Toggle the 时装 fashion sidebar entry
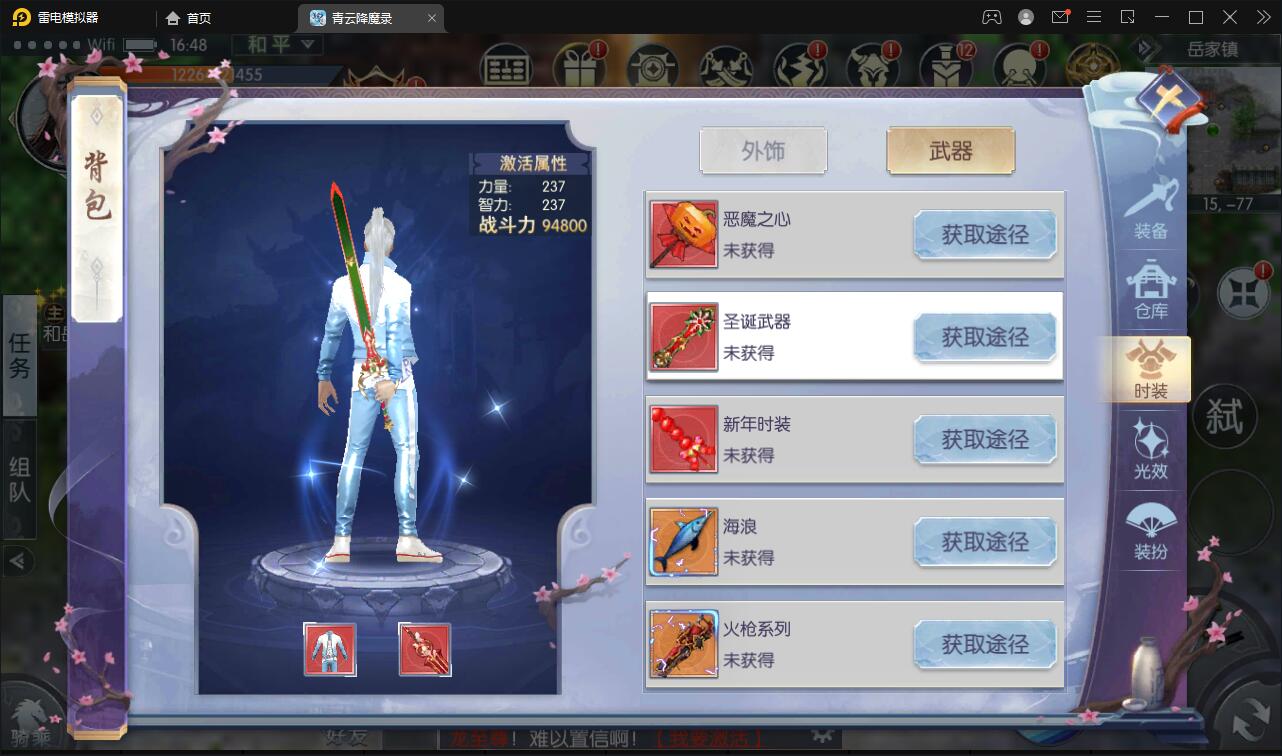The image size is (1282, 756). [1152, 370]
